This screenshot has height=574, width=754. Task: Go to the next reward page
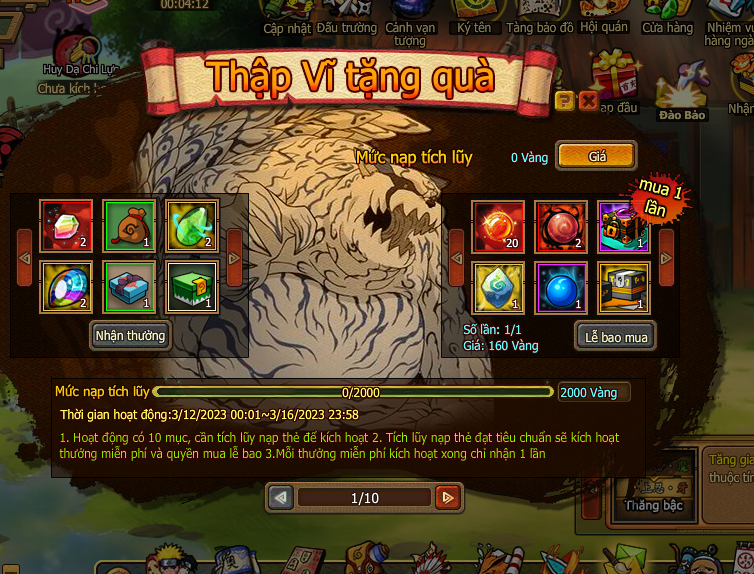coord(447,497)
